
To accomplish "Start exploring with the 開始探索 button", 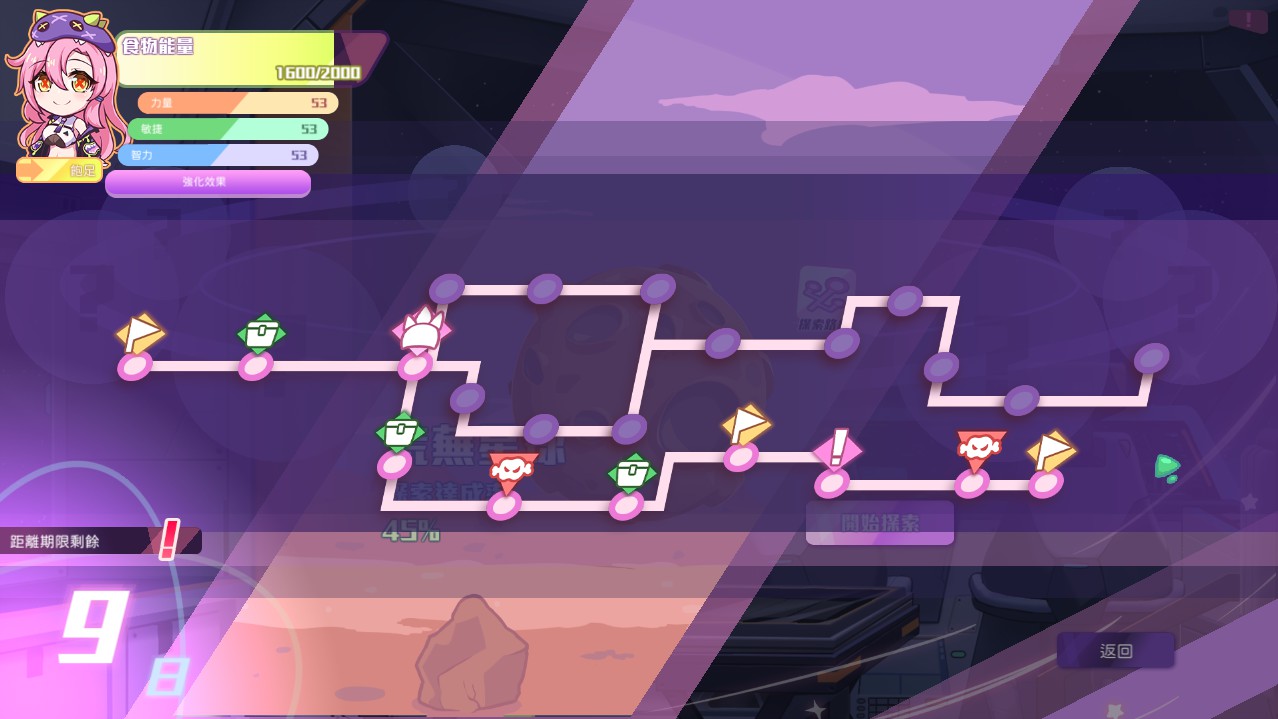I will (x=880, y=523).
